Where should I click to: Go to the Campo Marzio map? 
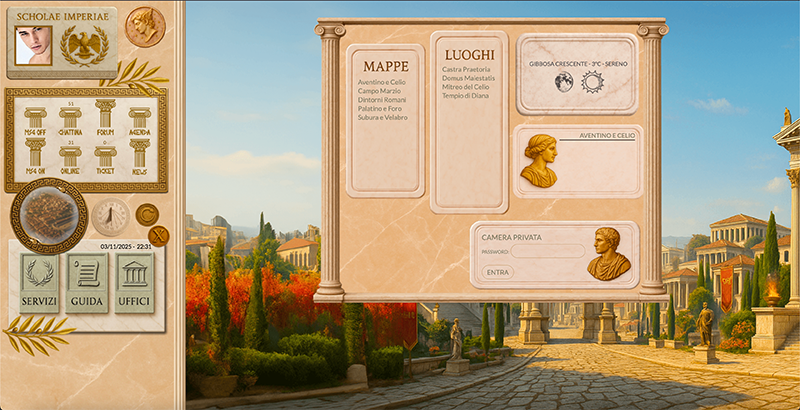tap(379, 90)
